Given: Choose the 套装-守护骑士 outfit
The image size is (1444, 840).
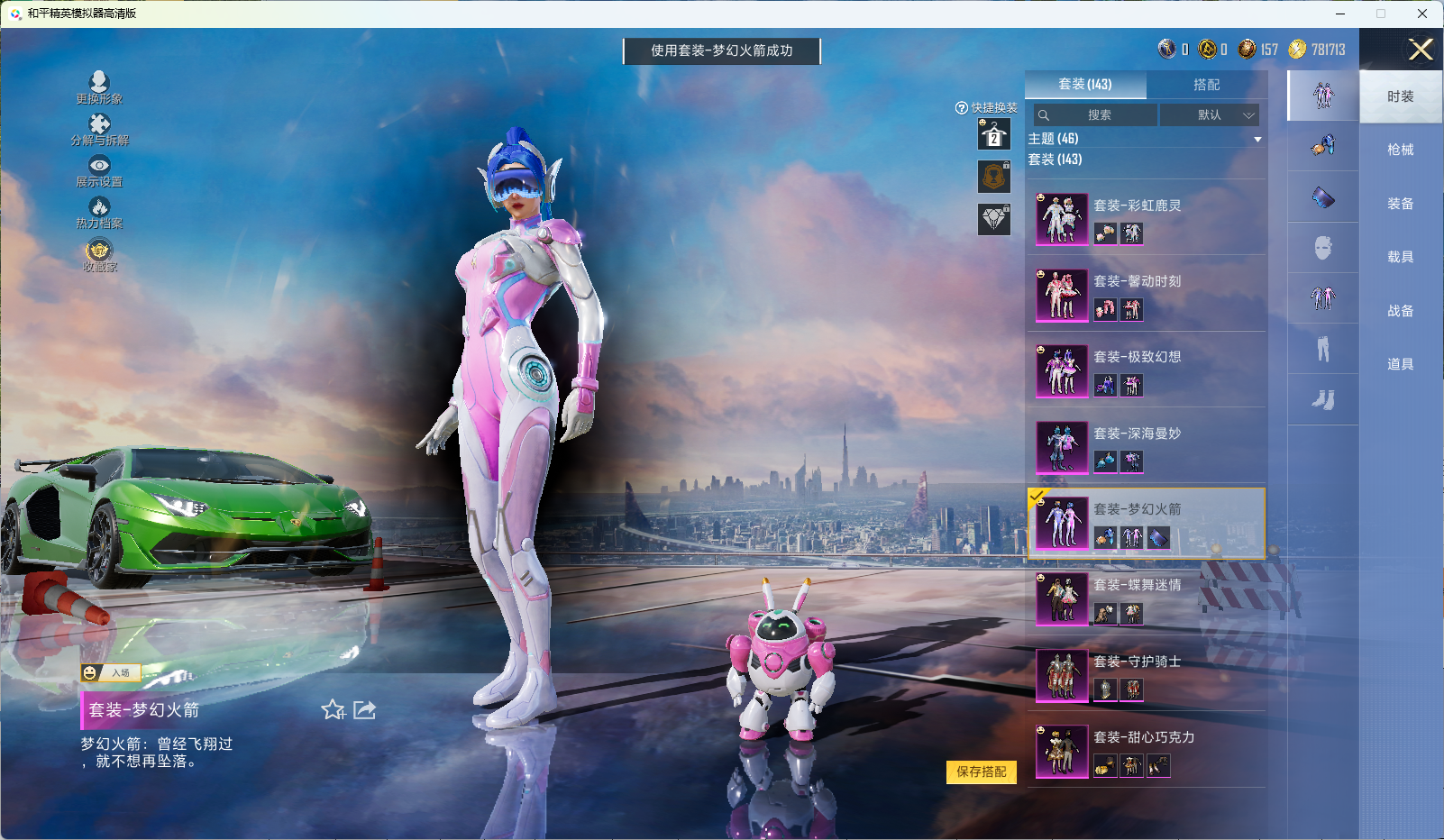Looking at the screenshot, I should [x=1146, y=674].
